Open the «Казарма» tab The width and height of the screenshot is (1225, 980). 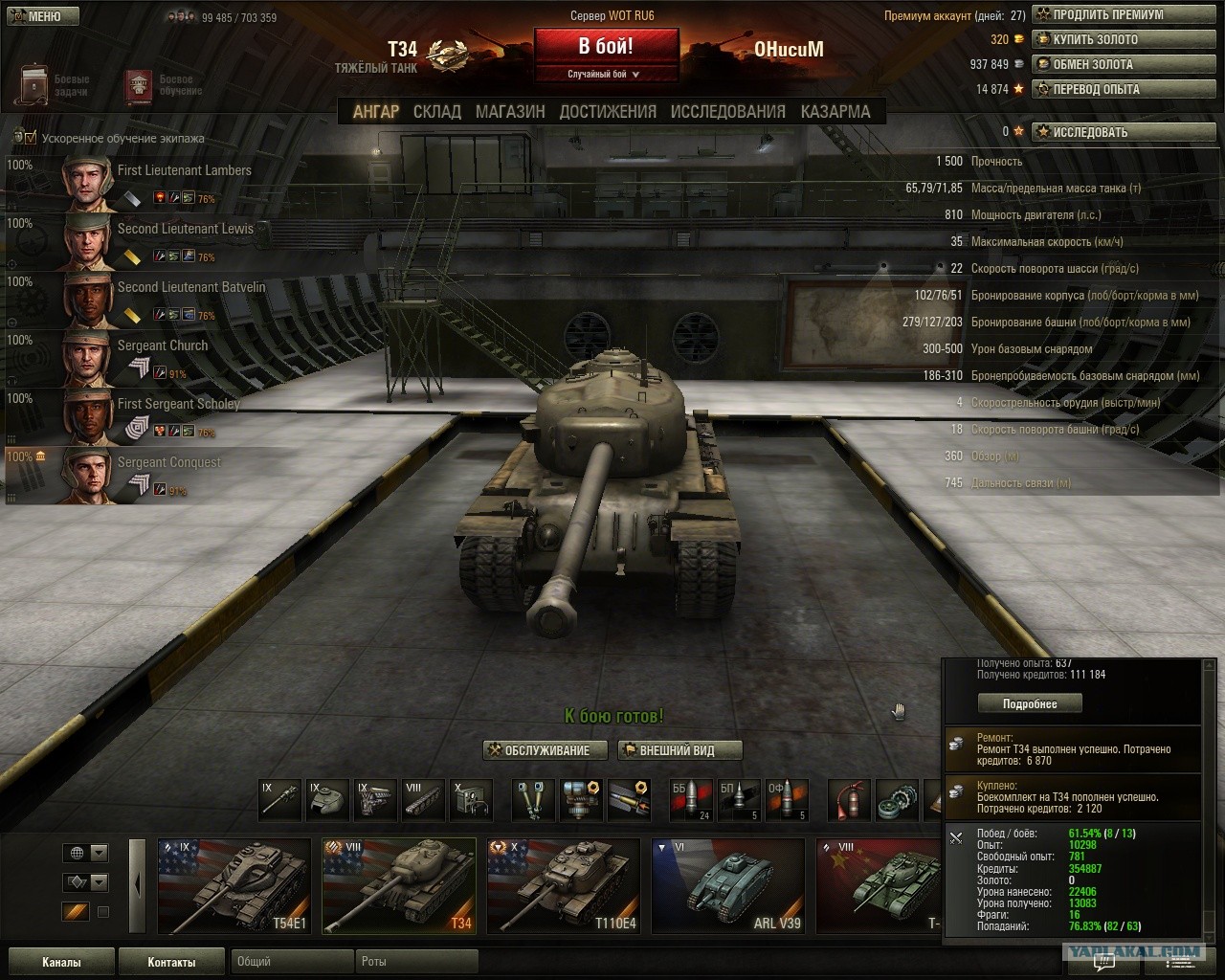tap(835, 112)
